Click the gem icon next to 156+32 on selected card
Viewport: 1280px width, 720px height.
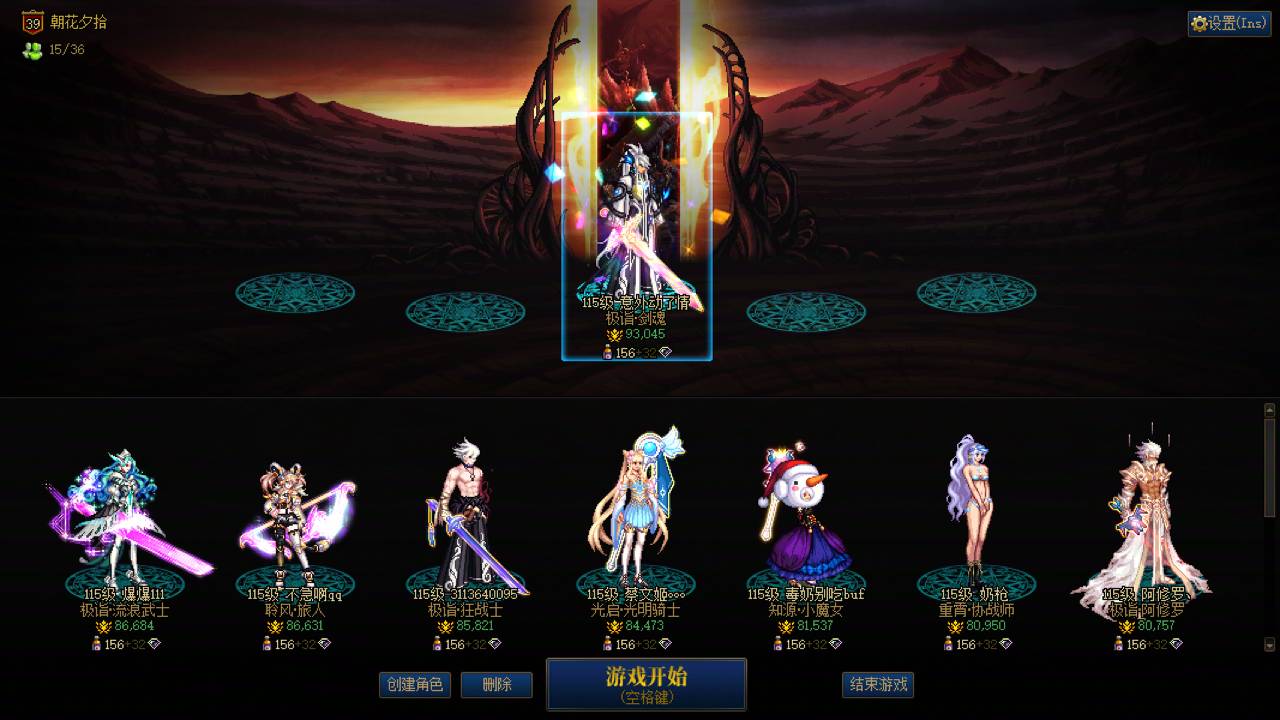click(x=666, y=352)
